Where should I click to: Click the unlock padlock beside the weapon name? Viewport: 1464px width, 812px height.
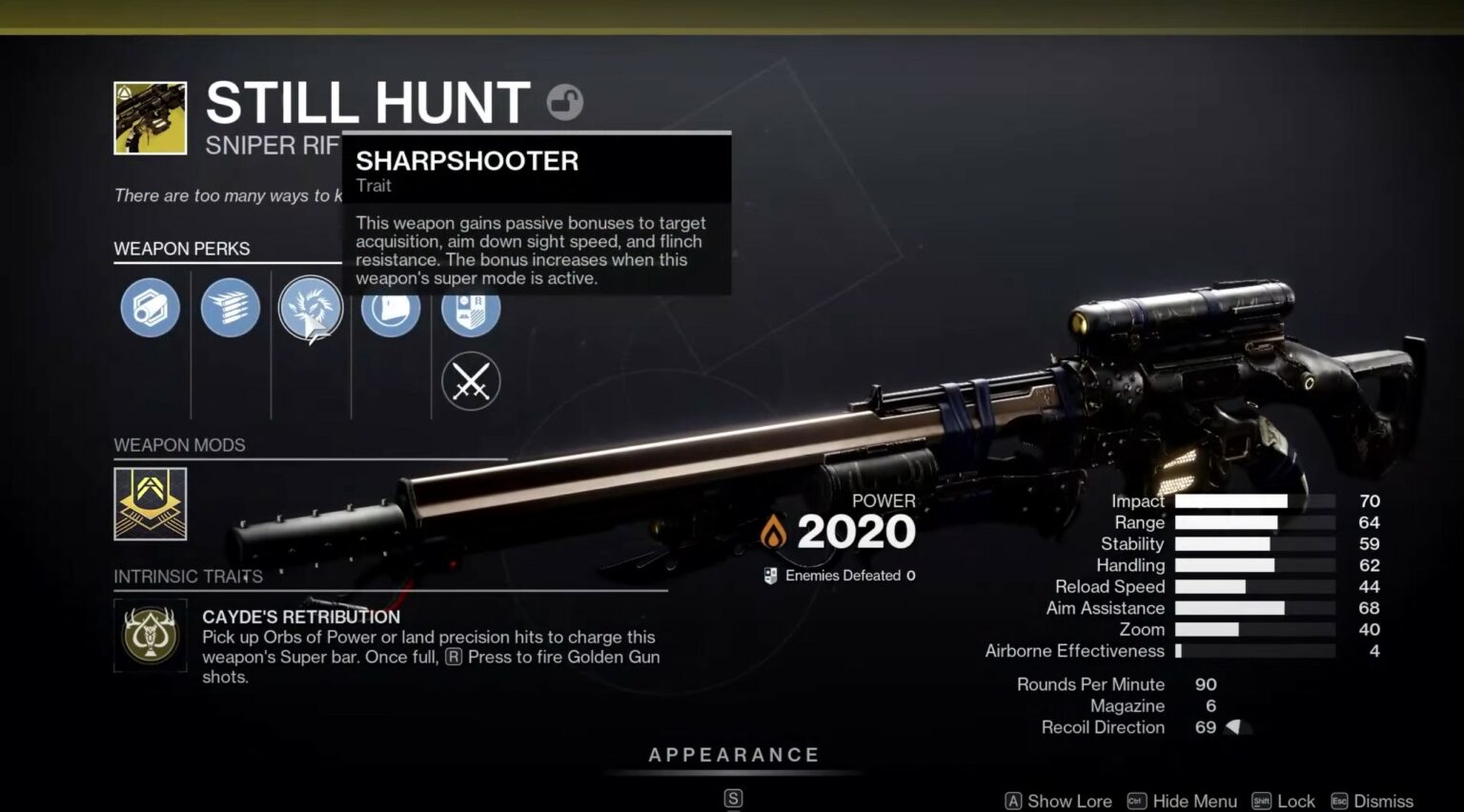(x=564, y=102)
